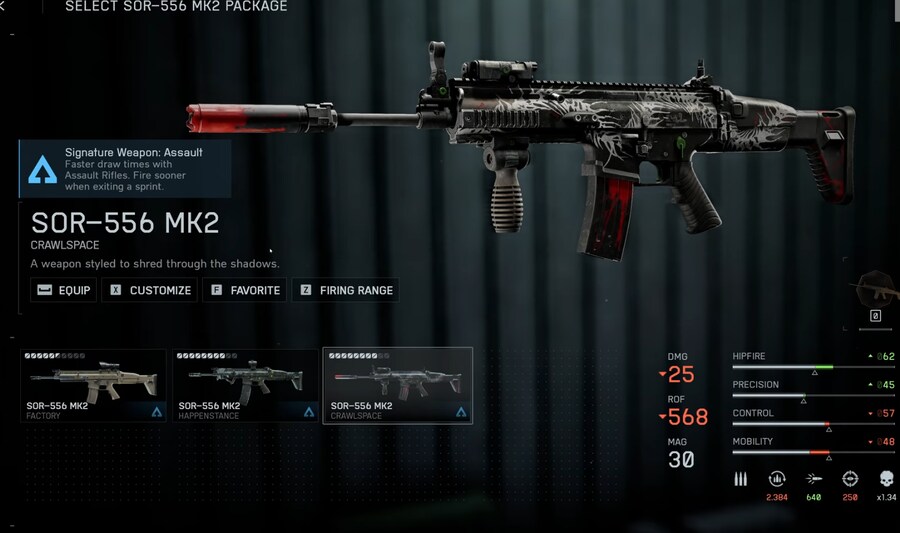Go back using the top-left arrow
This screenshot has width=900, height=533.
[4, 7]
